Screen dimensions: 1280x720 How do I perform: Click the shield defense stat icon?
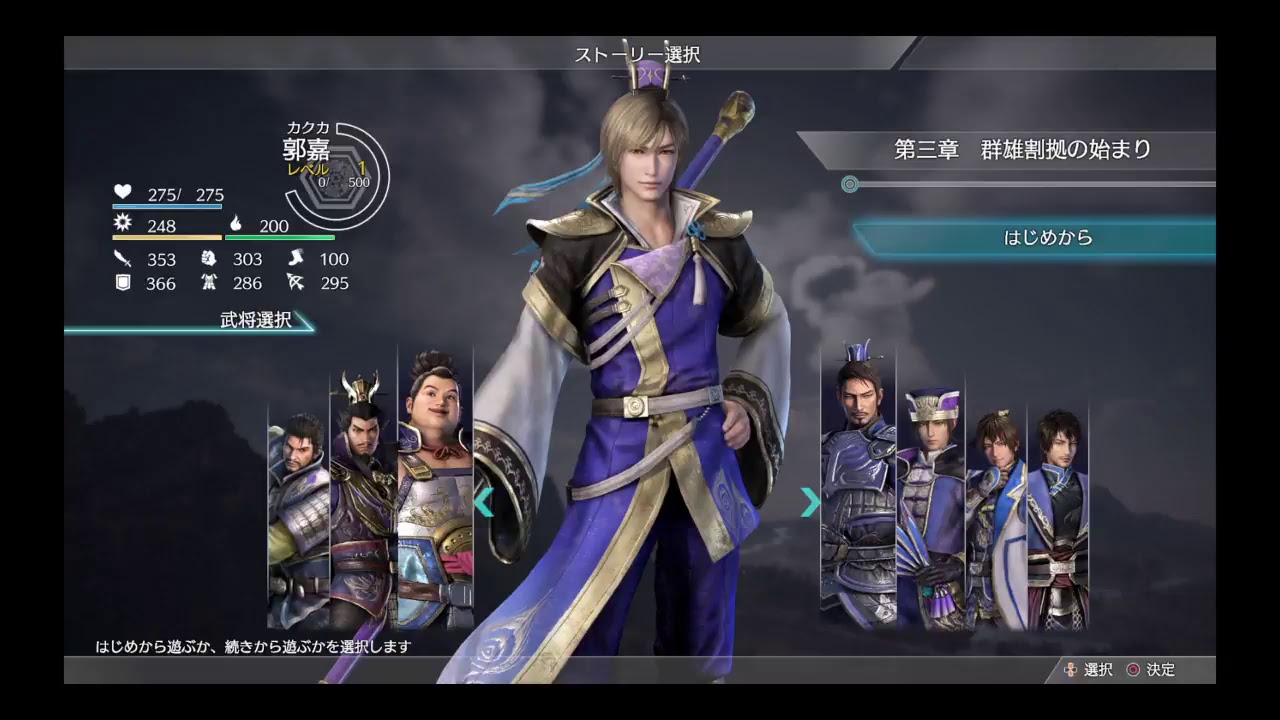pos(123,283)
